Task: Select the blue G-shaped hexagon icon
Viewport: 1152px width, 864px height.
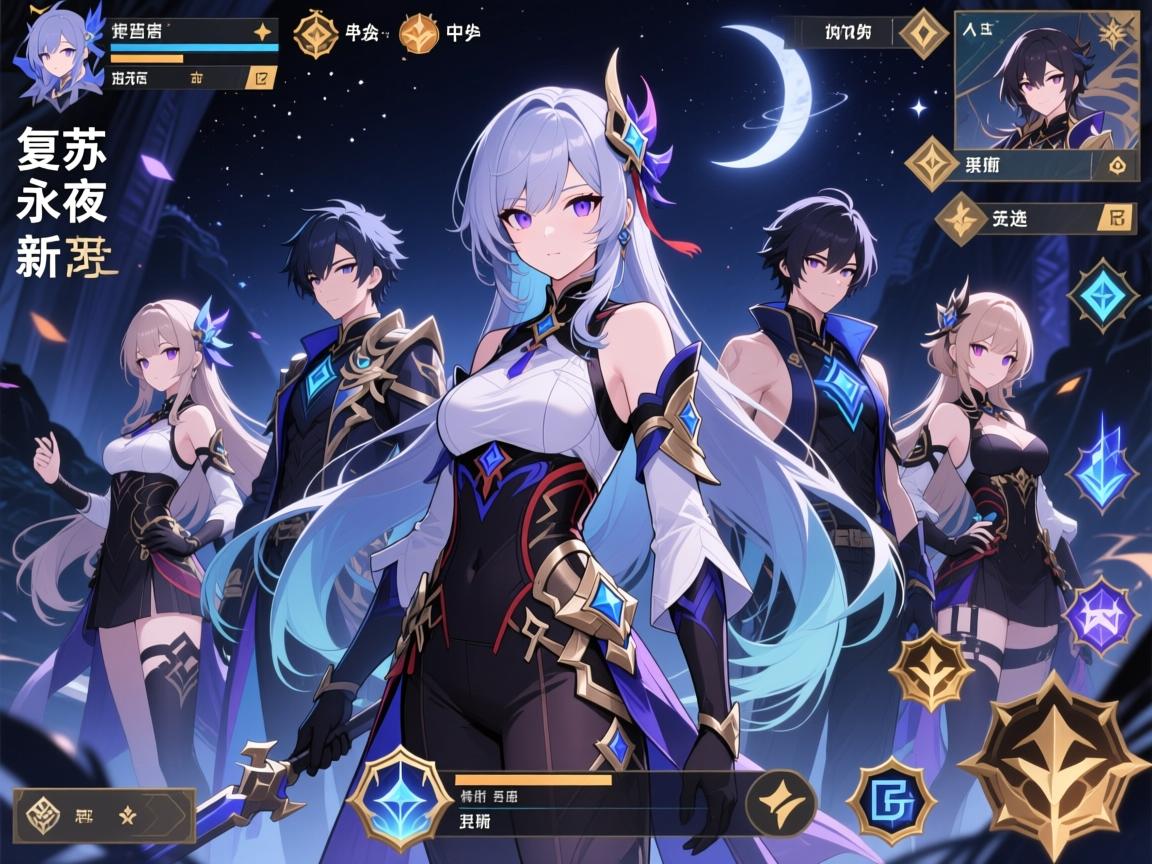Action: (x=891, y=800)
